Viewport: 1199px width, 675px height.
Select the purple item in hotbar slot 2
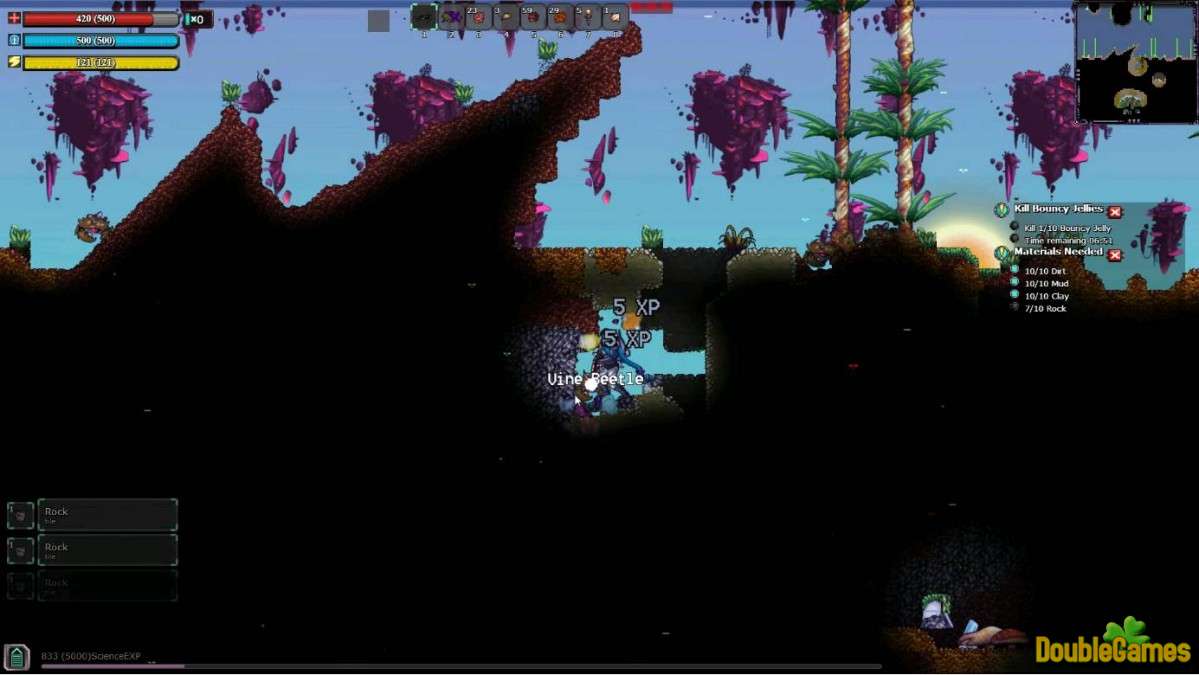click(451, 17)
